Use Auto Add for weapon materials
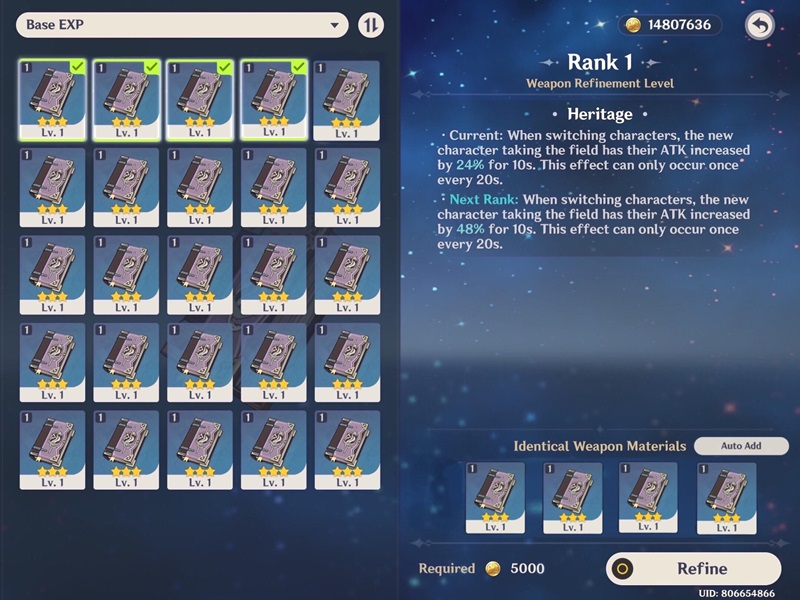 coord(741,446)
